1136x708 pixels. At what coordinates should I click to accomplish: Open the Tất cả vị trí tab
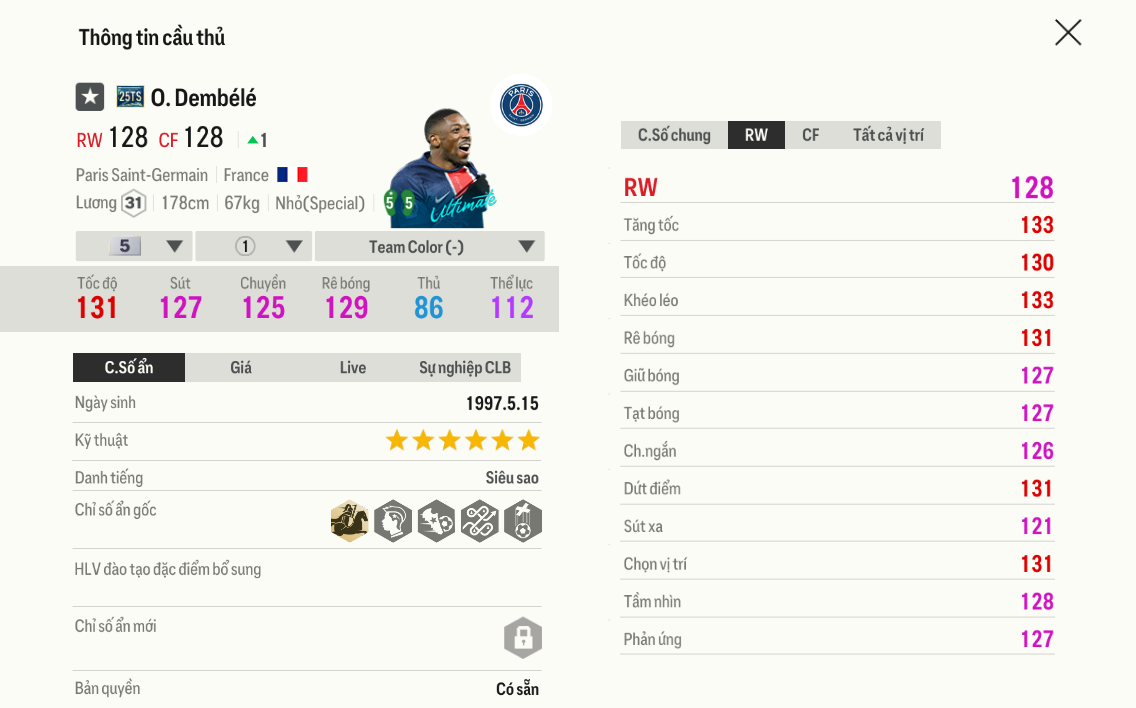pos(888,135)
